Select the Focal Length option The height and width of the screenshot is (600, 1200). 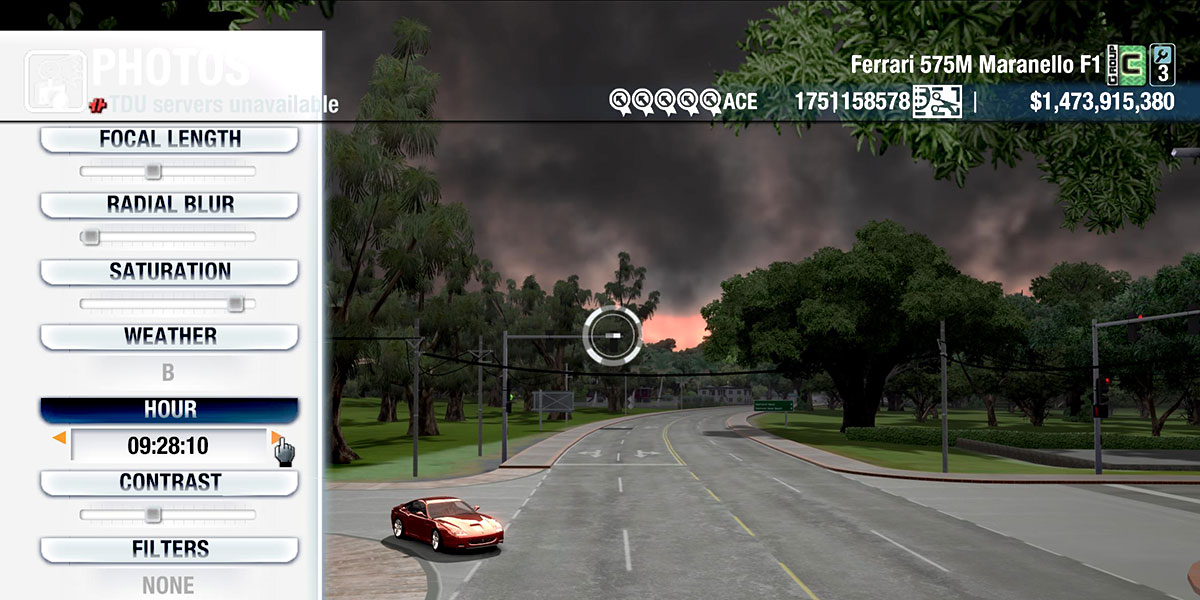[x=169, y=139]
